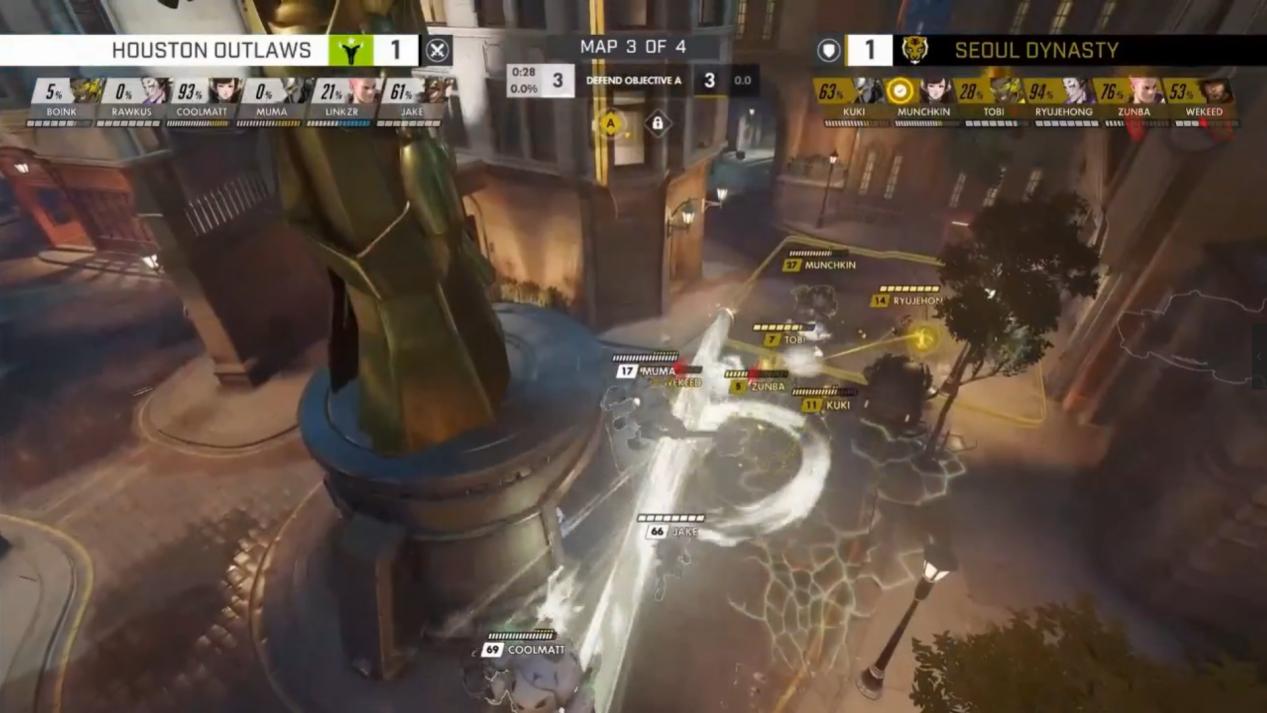Click the Houston Outlaws team logo
The height and width of the screenshot is (713, 1267).
tap(351, 50)
